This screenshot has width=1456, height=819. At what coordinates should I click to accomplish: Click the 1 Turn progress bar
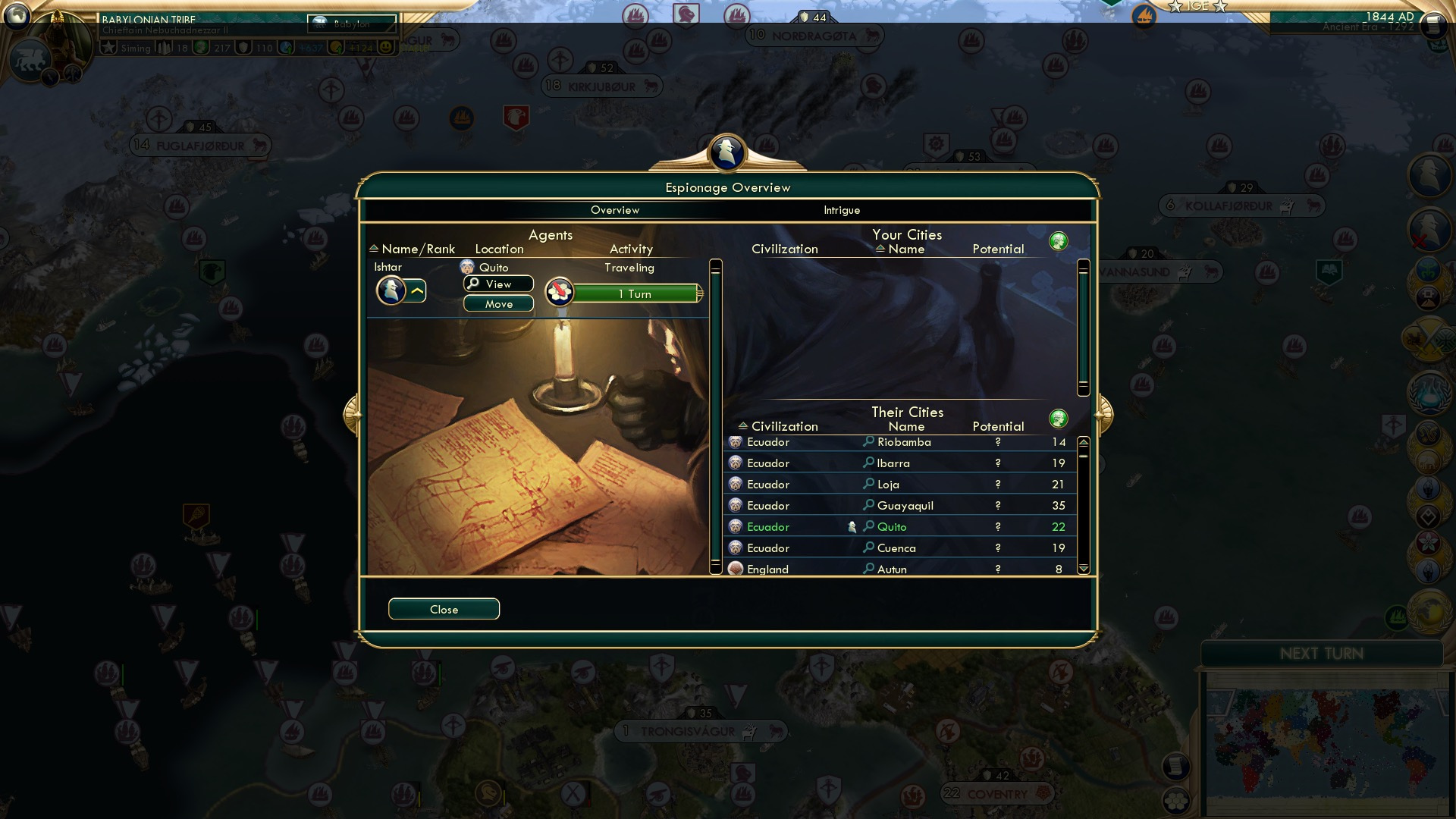coord(637,293)
